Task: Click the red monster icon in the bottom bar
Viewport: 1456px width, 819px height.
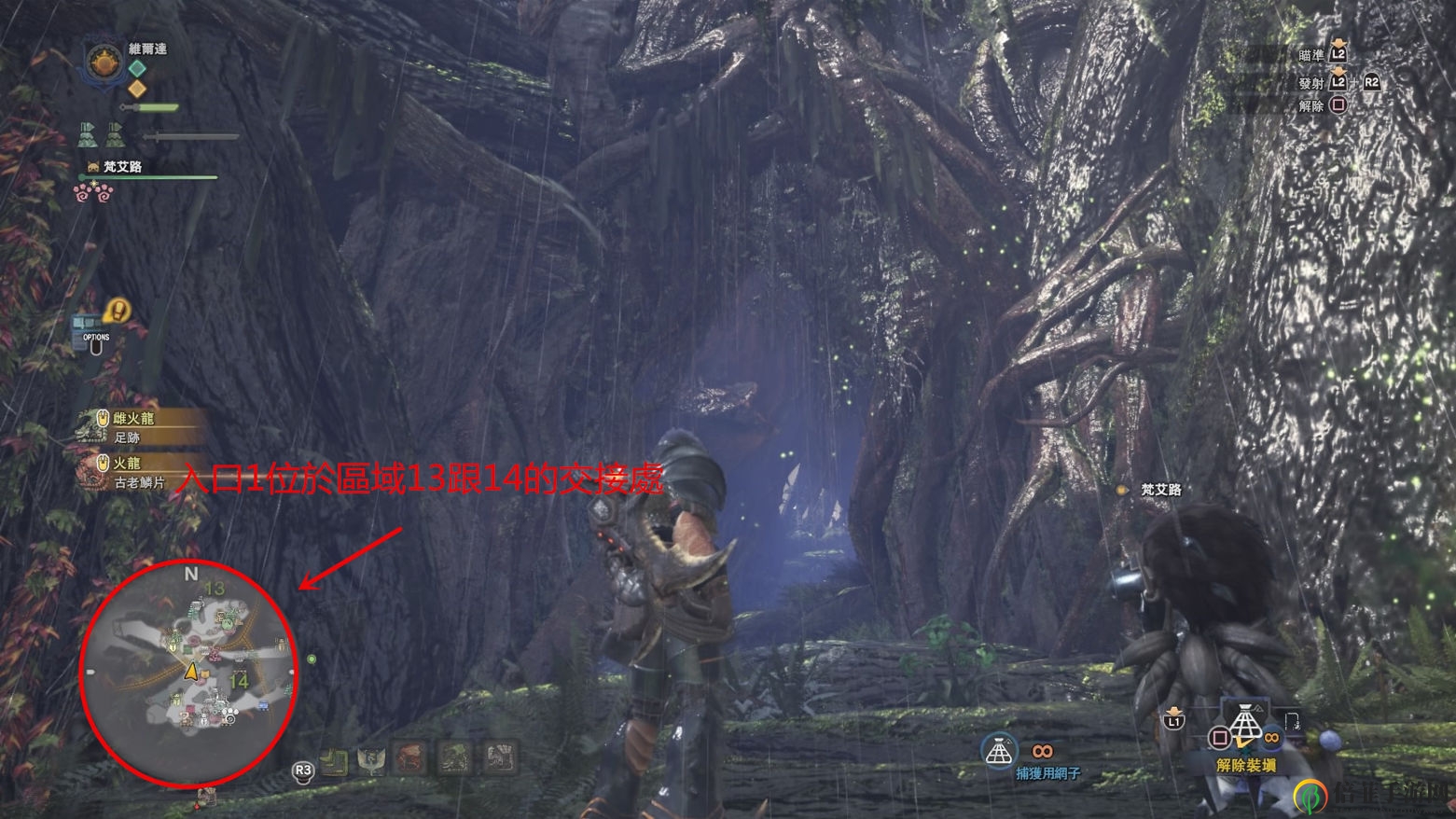Action: (x=410, y=757)
